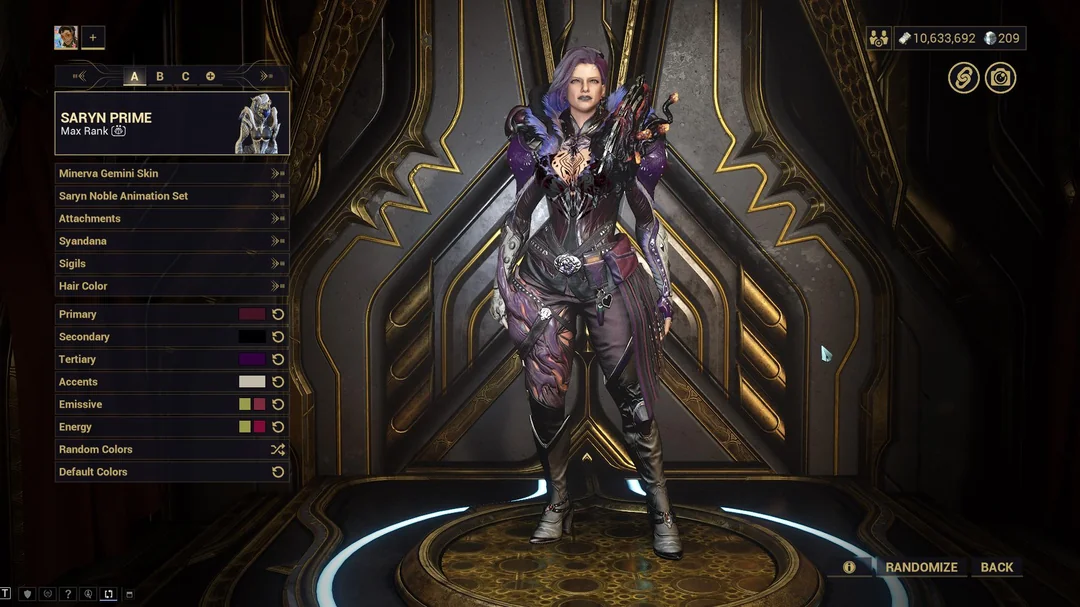
Task: Open Hair Color settings
Action: point(170,286)
